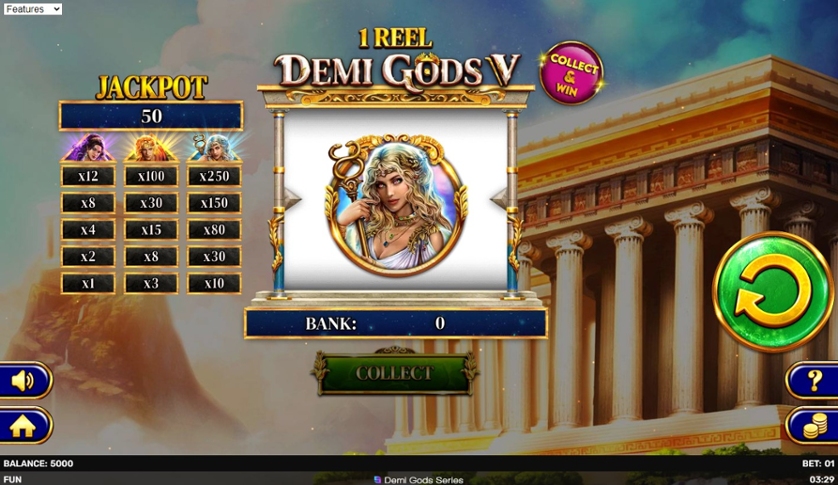This screenshot has height=485, width=838.
Task: Click the Collect & Win badge
Action: (x=571, y=73)
